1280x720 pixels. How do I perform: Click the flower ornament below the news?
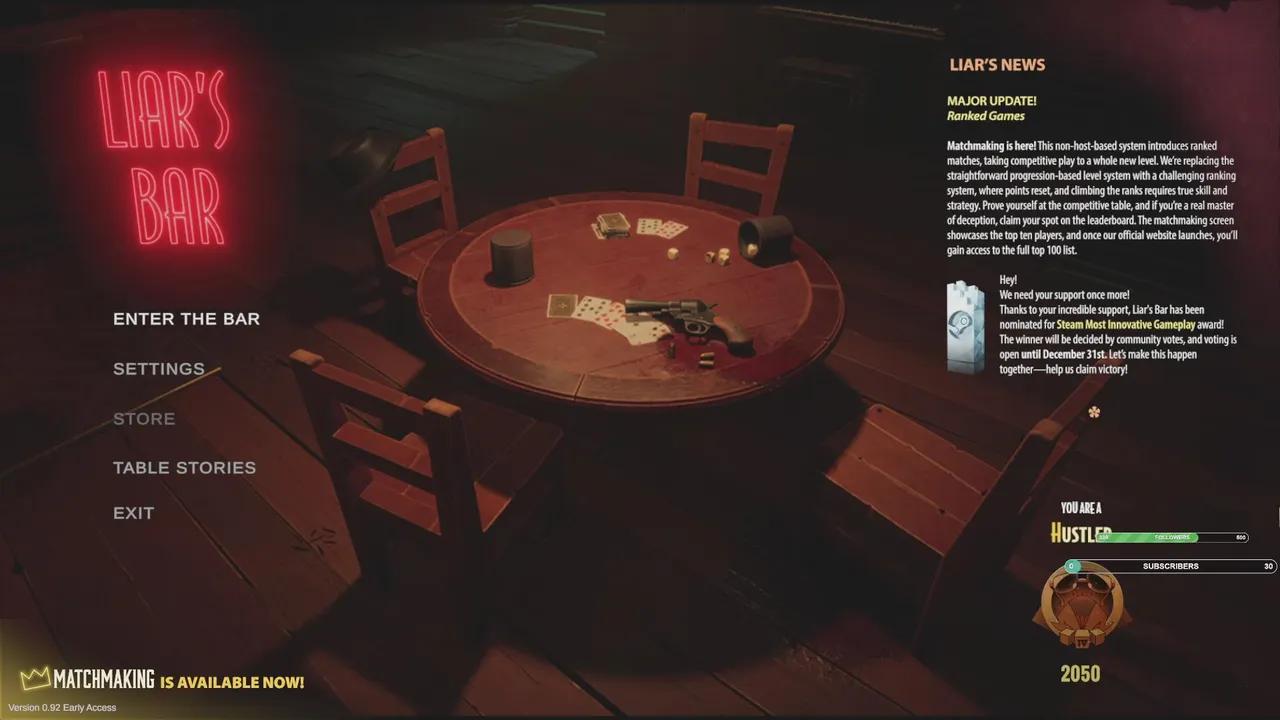tap(1094, 412)
